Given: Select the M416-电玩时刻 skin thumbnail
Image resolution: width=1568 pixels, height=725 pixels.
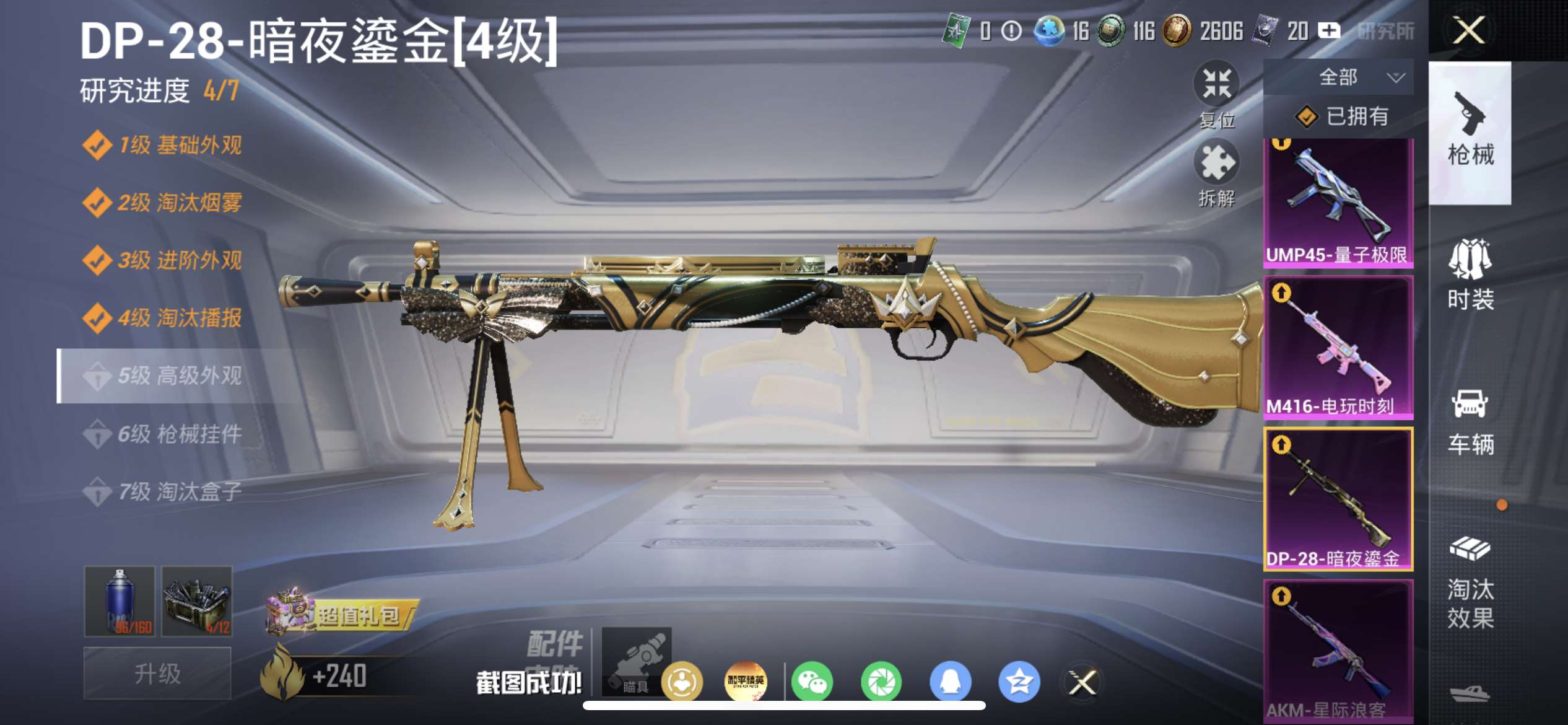Looking at the screenshot, I should point(1338,348).
